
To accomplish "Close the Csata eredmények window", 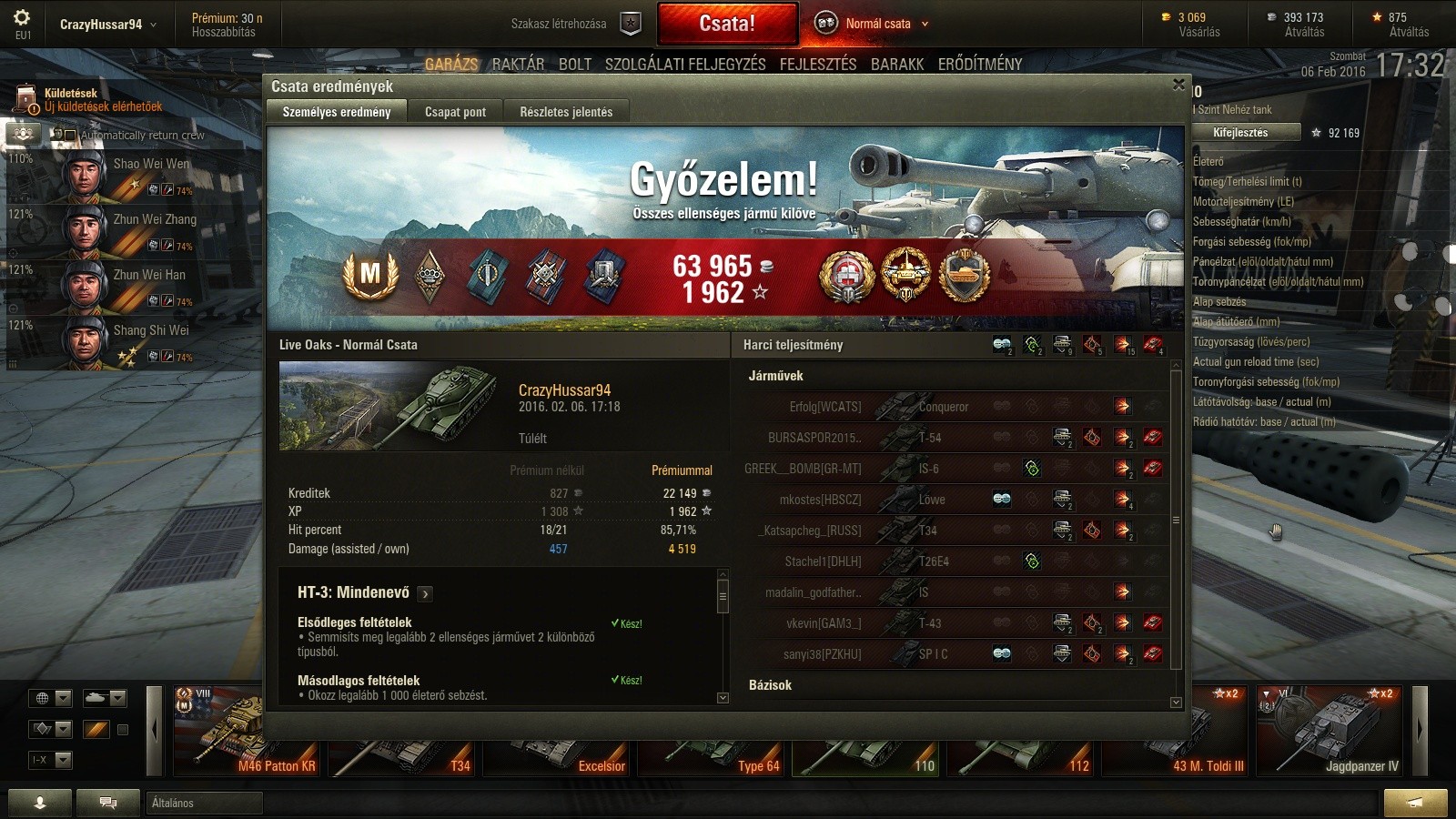I will (1178, 85).
